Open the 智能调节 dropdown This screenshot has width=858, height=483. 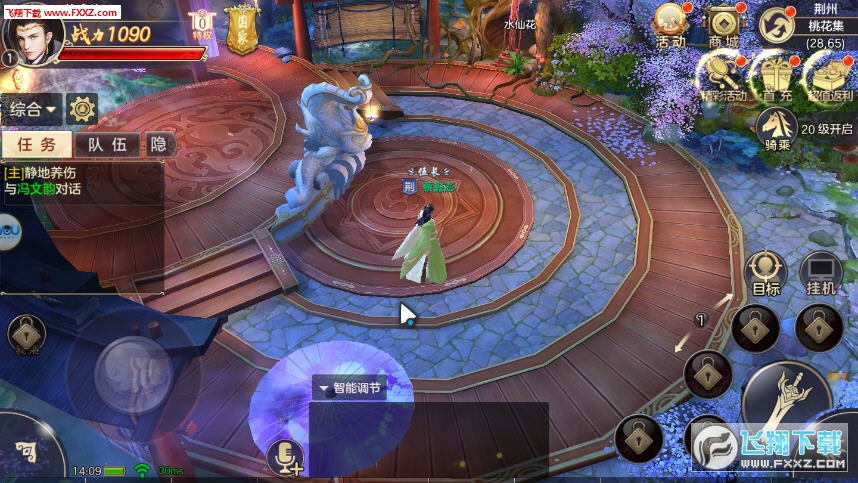pos(349,388)
